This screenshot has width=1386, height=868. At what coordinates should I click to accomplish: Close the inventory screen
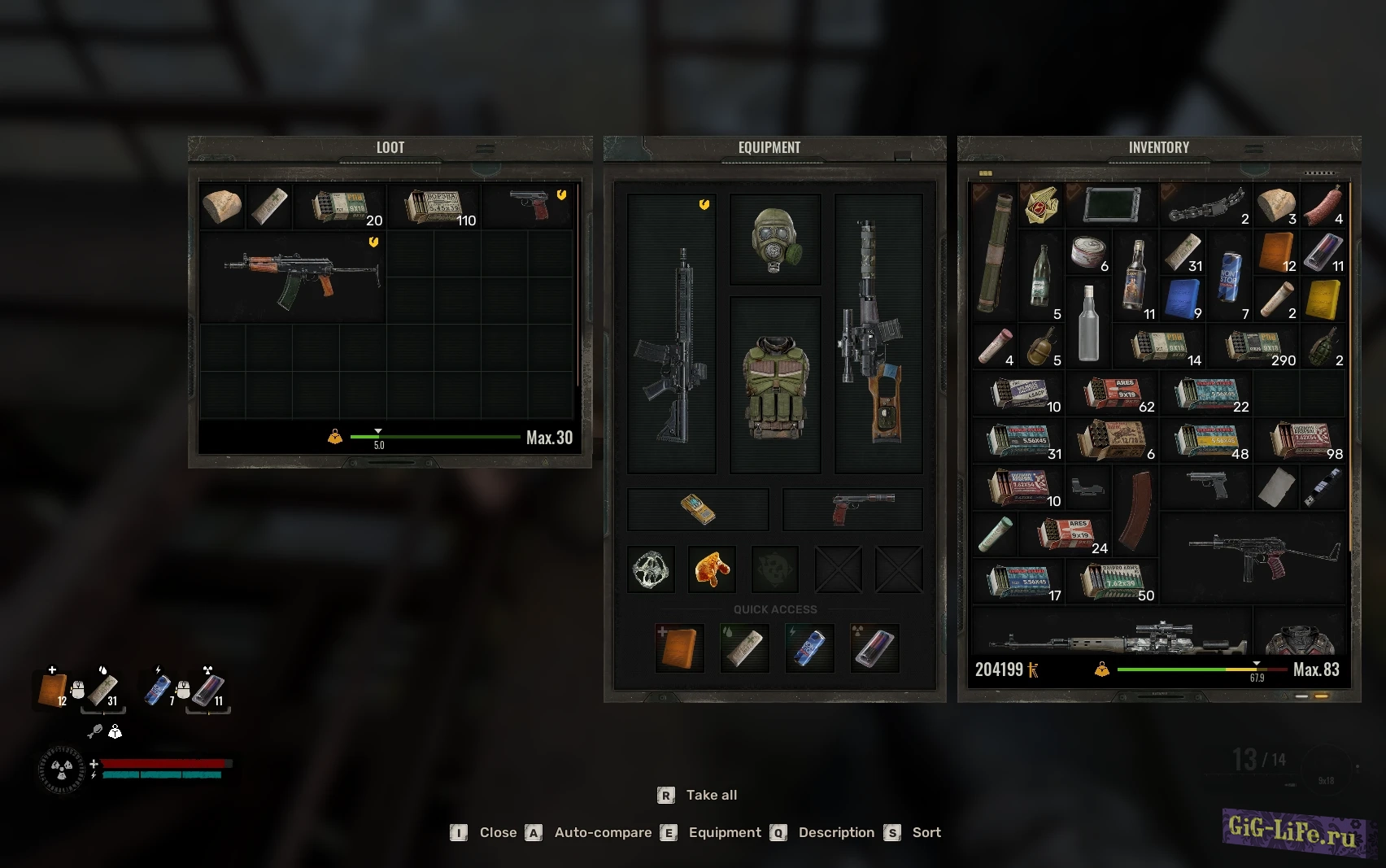[498, 832]
